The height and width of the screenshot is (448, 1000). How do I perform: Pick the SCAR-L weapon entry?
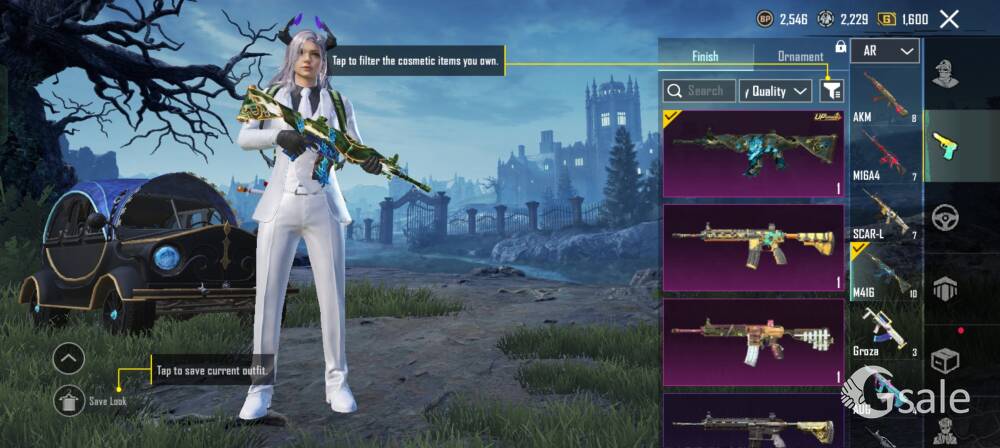(x=886, y=212)
